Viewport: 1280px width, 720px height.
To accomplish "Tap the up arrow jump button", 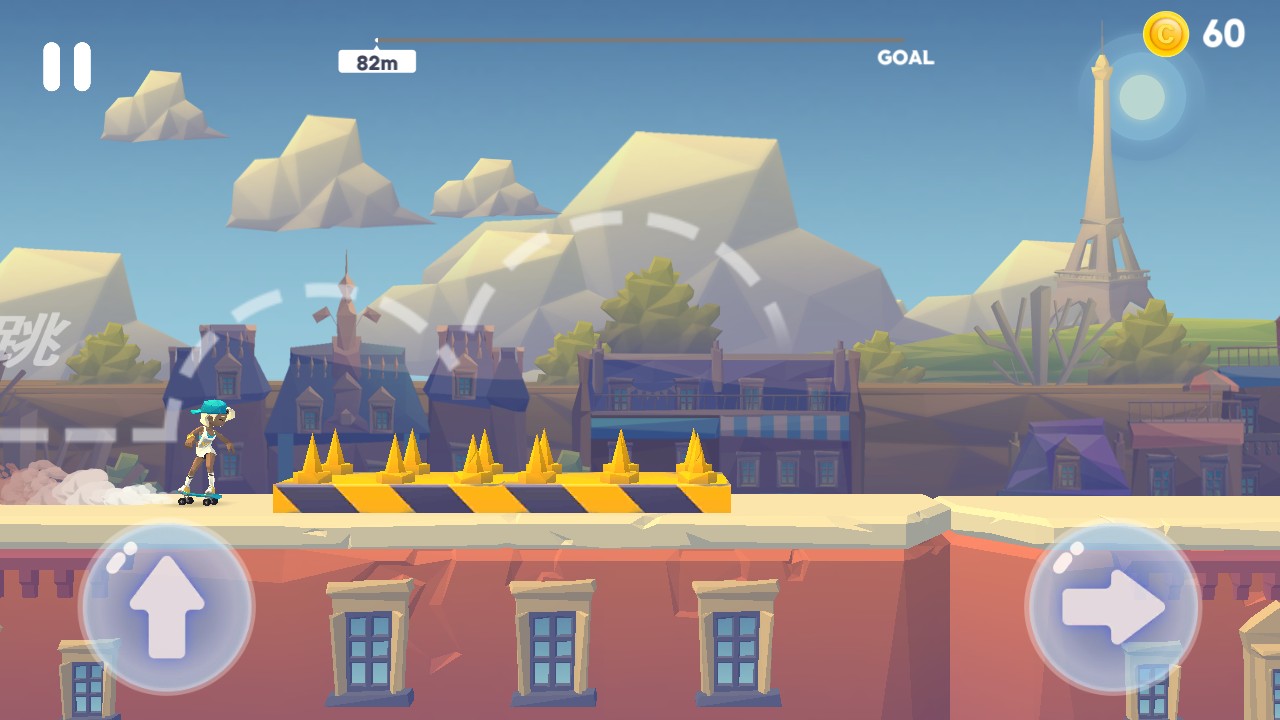I will [167, 607].
